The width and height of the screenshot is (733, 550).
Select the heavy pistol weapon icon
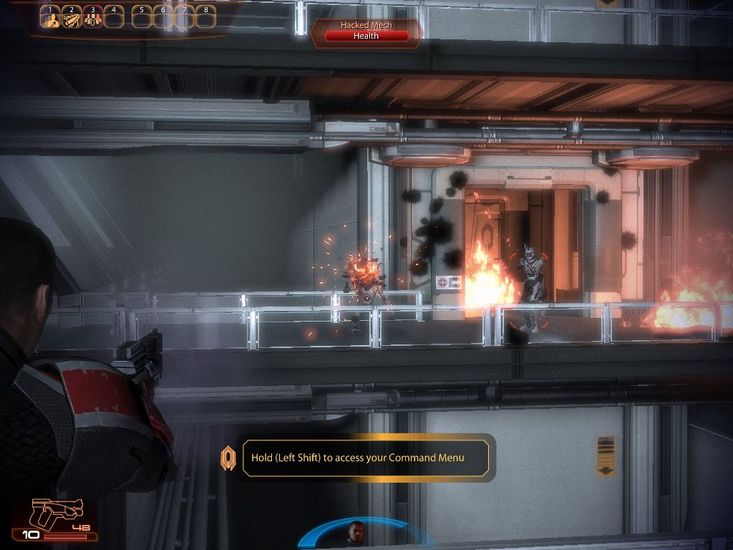(55, 512)
